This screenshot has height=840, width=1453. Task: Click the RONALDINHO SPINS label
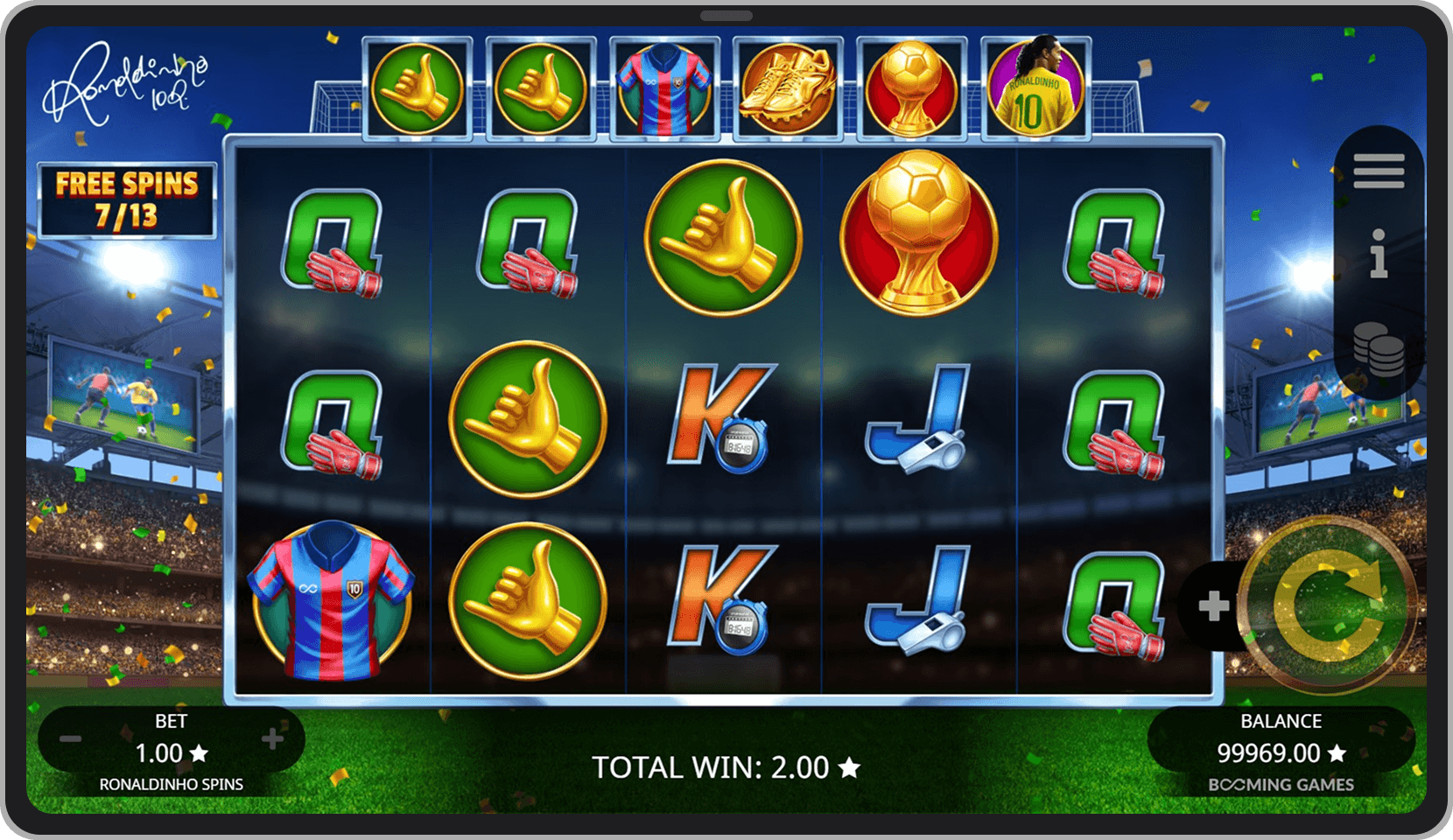pyautogui.click(x=172, y=784)
